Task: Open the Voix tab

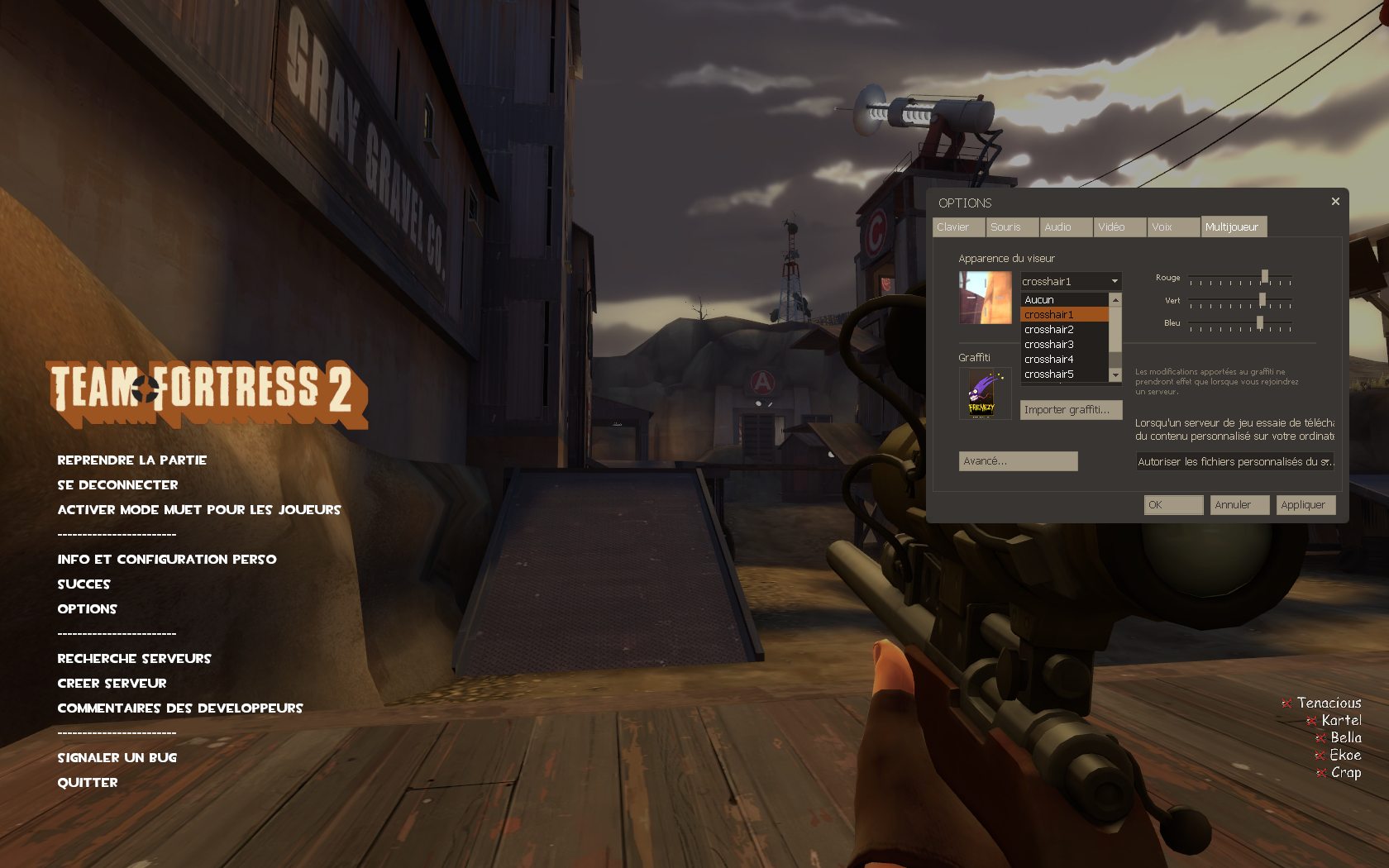Action: click(x=1172, y=227)
